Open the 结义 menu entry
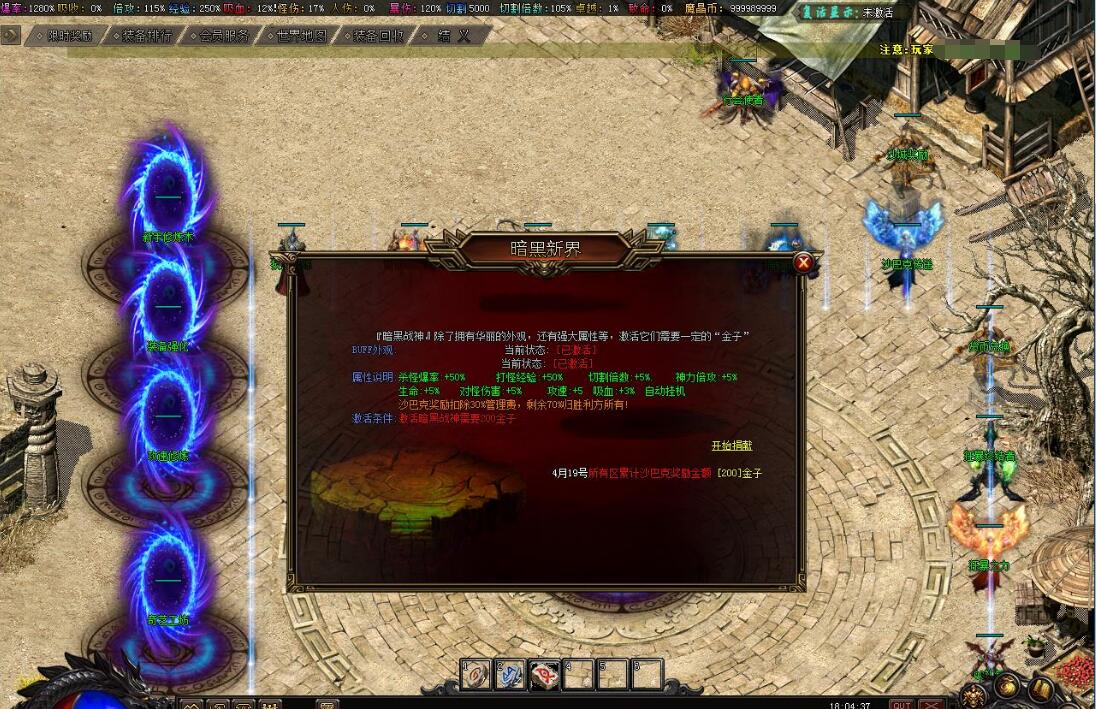This screenshot has width=1096, height=709. coord(453,35)
